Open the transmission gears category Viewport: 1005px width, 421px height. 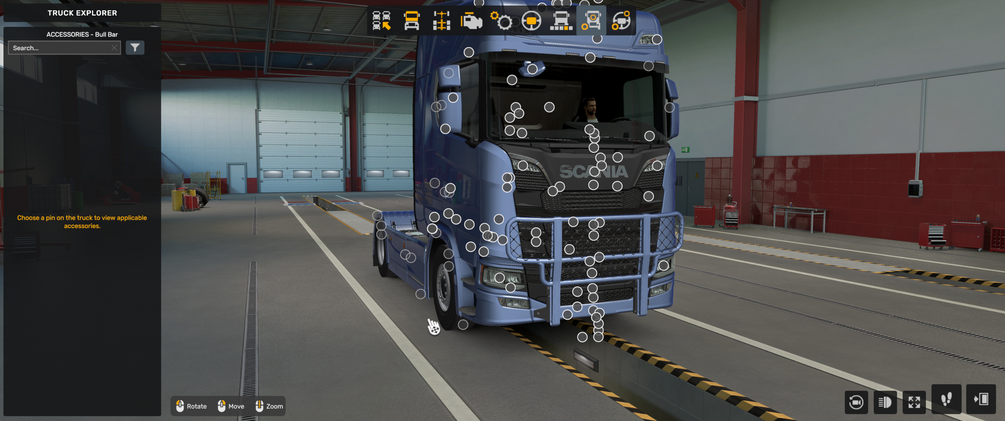coord(501,21)
